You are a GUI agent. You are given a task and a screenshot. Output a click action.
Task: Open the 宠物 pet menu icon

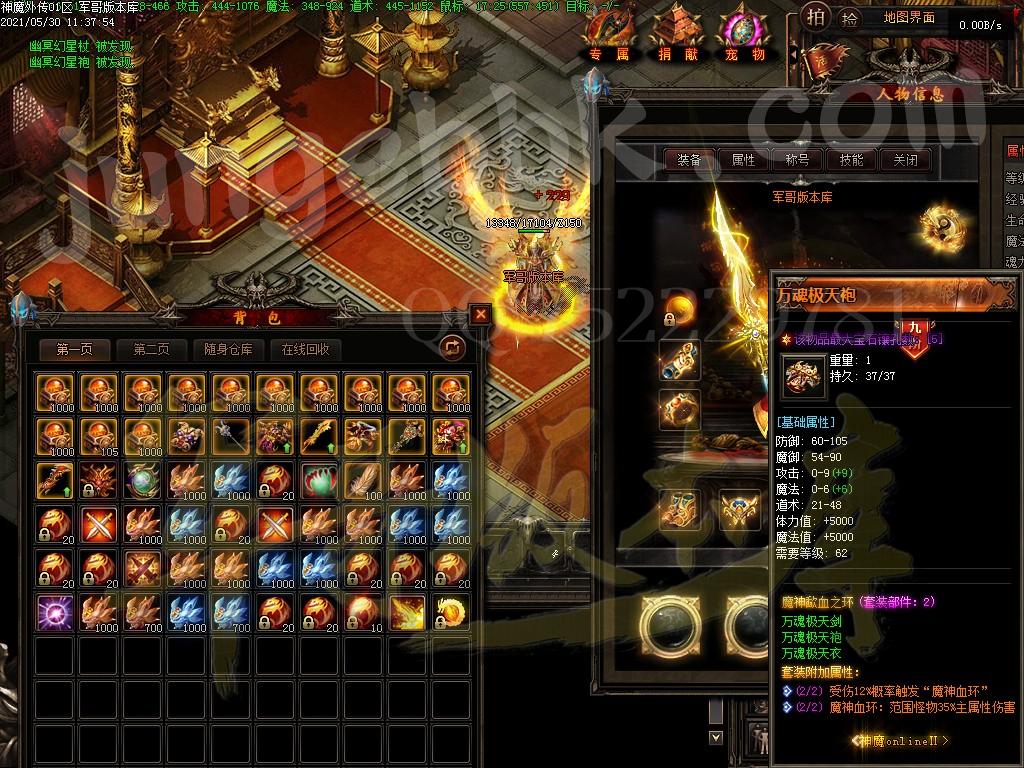coord(744,35)
